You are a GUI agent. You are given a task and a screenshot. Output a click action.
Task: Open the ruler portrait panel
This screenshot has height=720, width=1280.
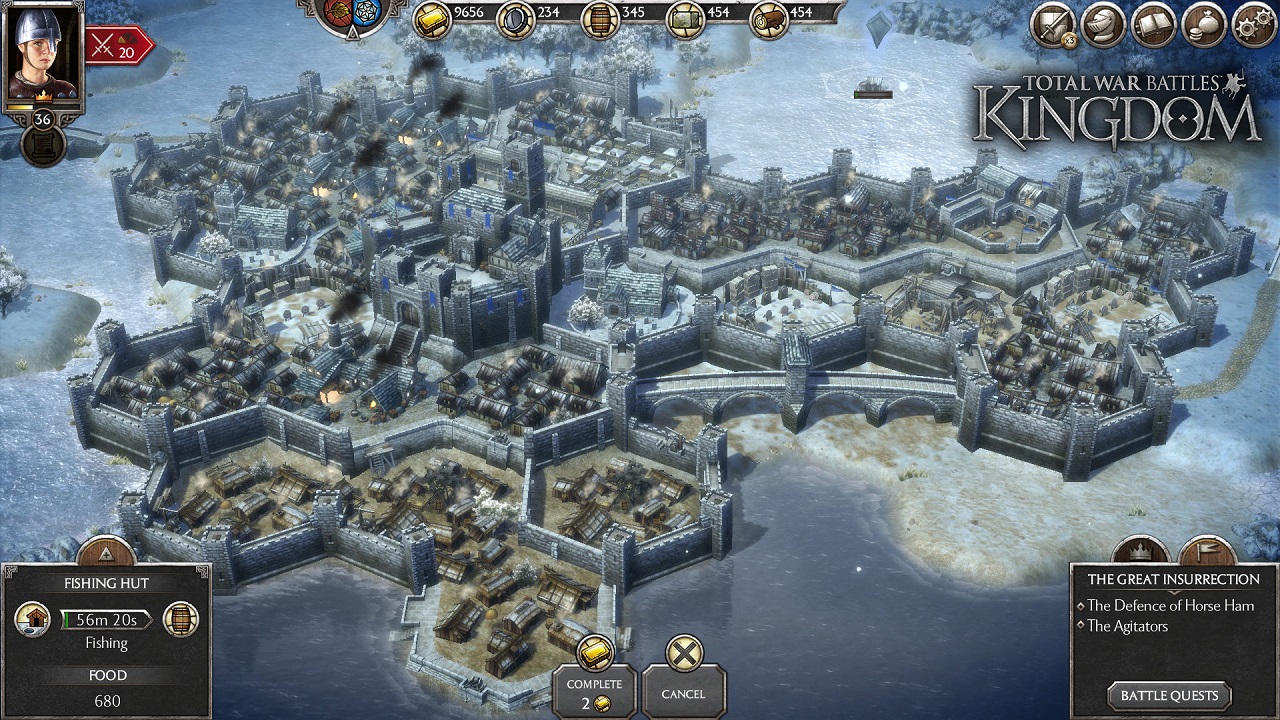(42, 50)
